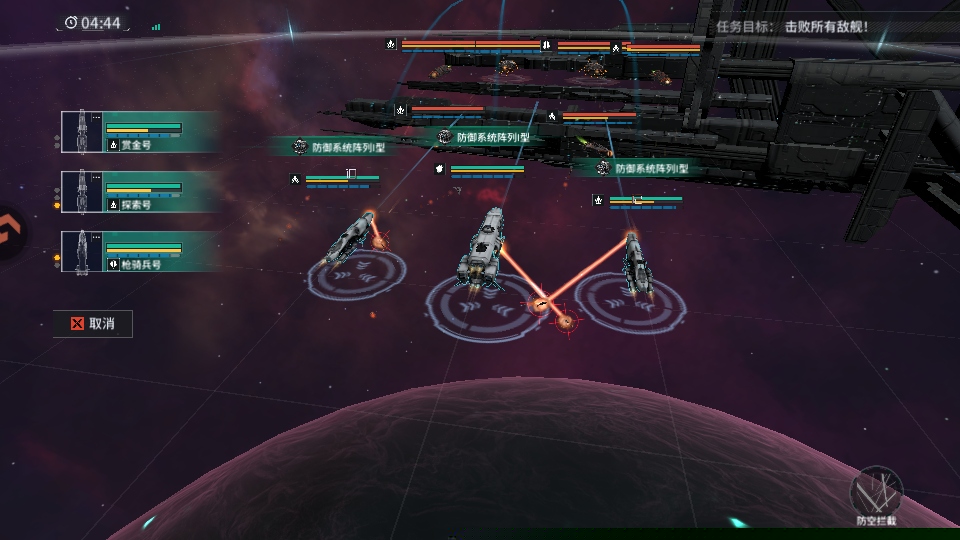Open the orange arrow side panel tab
The height and width of the screenshot is (540, 960).
10,234
